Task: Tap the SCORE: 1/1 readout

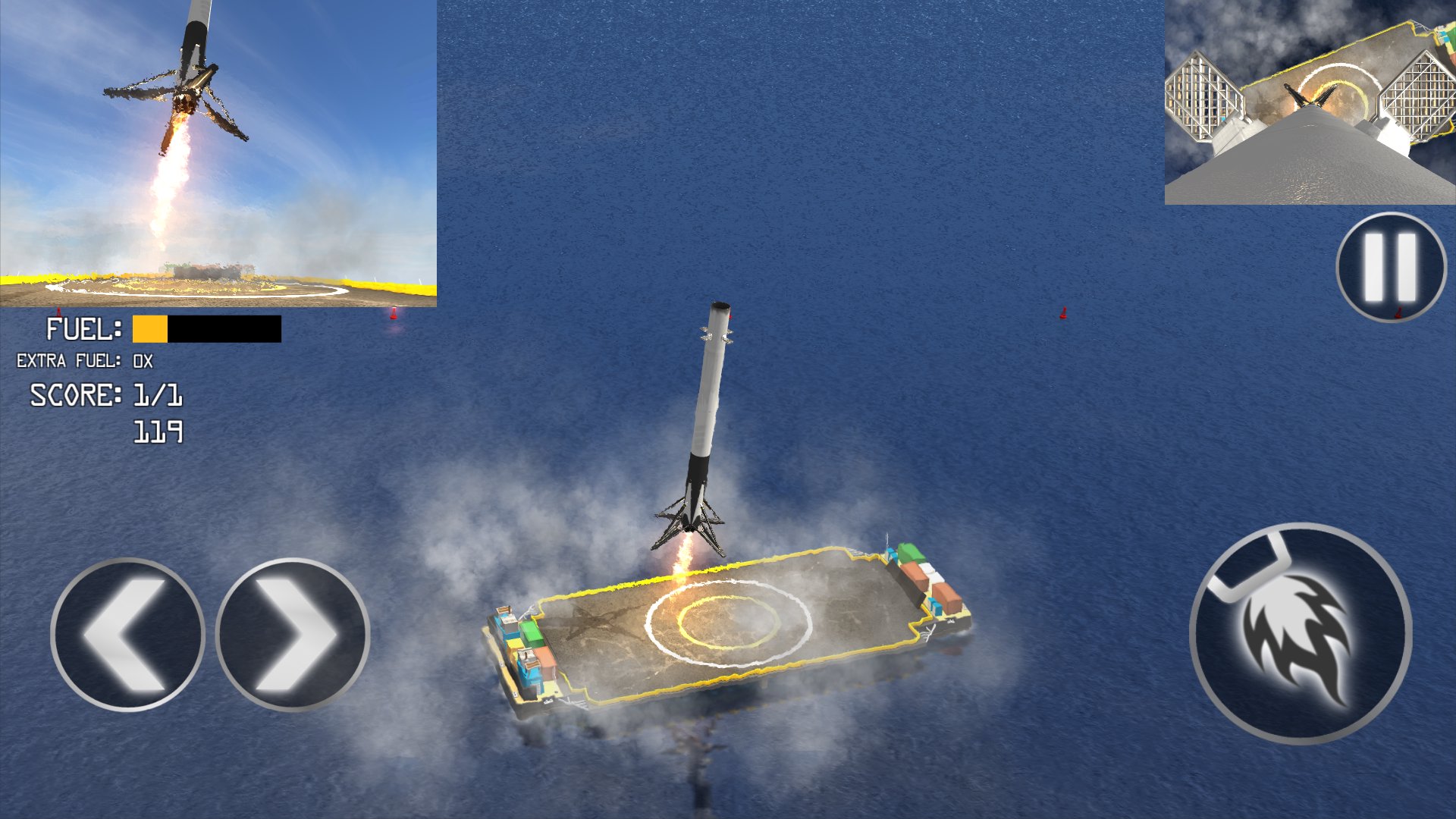Action: [x=106, y=396]
